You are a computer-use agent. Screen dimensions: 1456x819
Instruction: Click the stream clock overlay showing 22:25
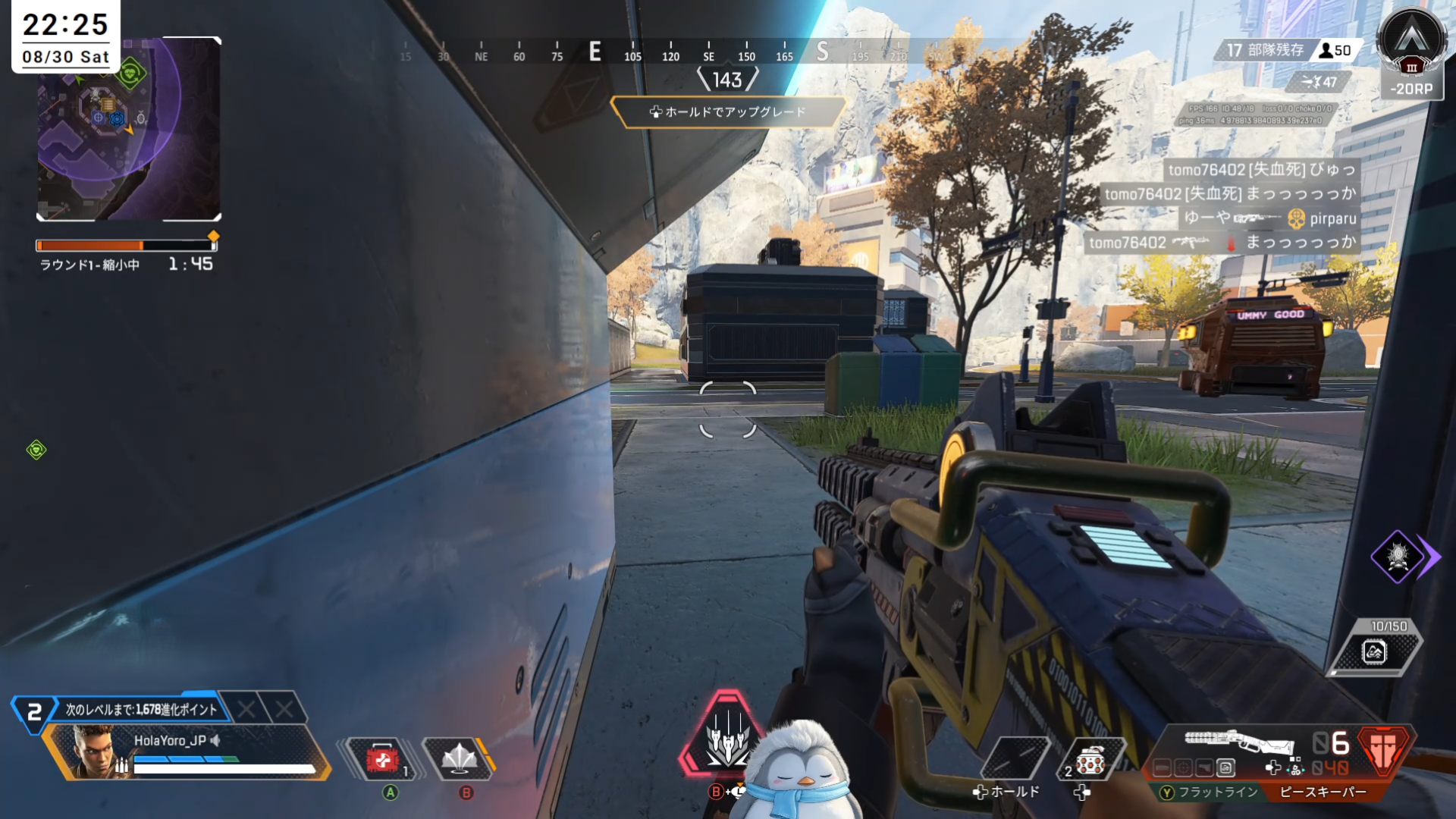(x=66, y=36)
